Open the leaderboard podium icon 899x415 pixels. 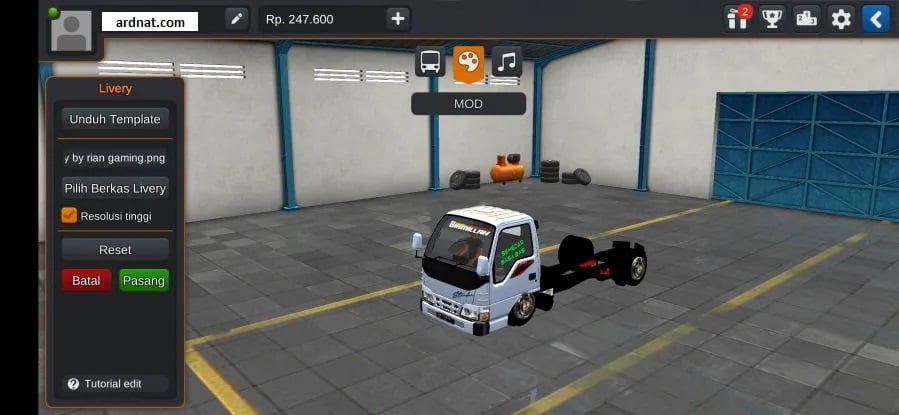click(x=806, y=18)
